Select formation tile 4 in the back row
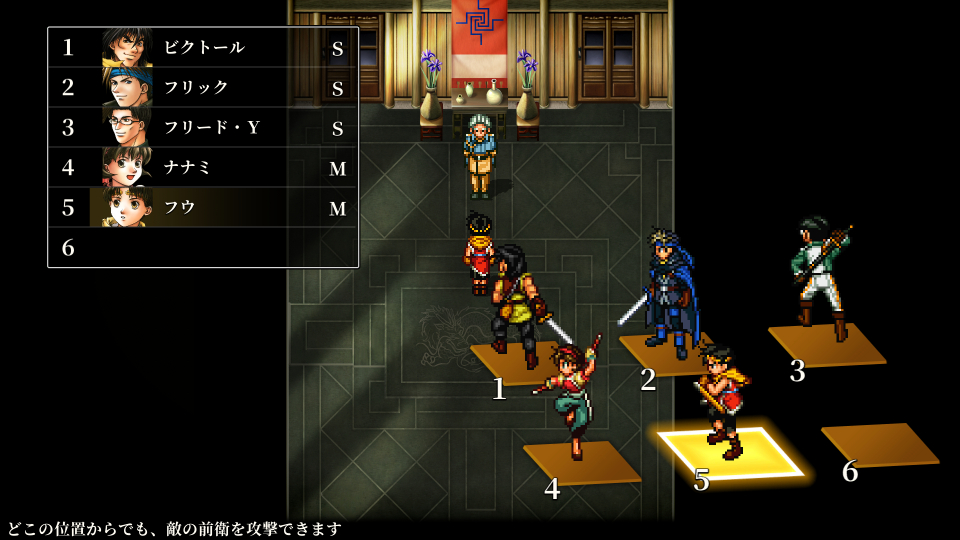960x540 pixels. [x=582, y=463]
